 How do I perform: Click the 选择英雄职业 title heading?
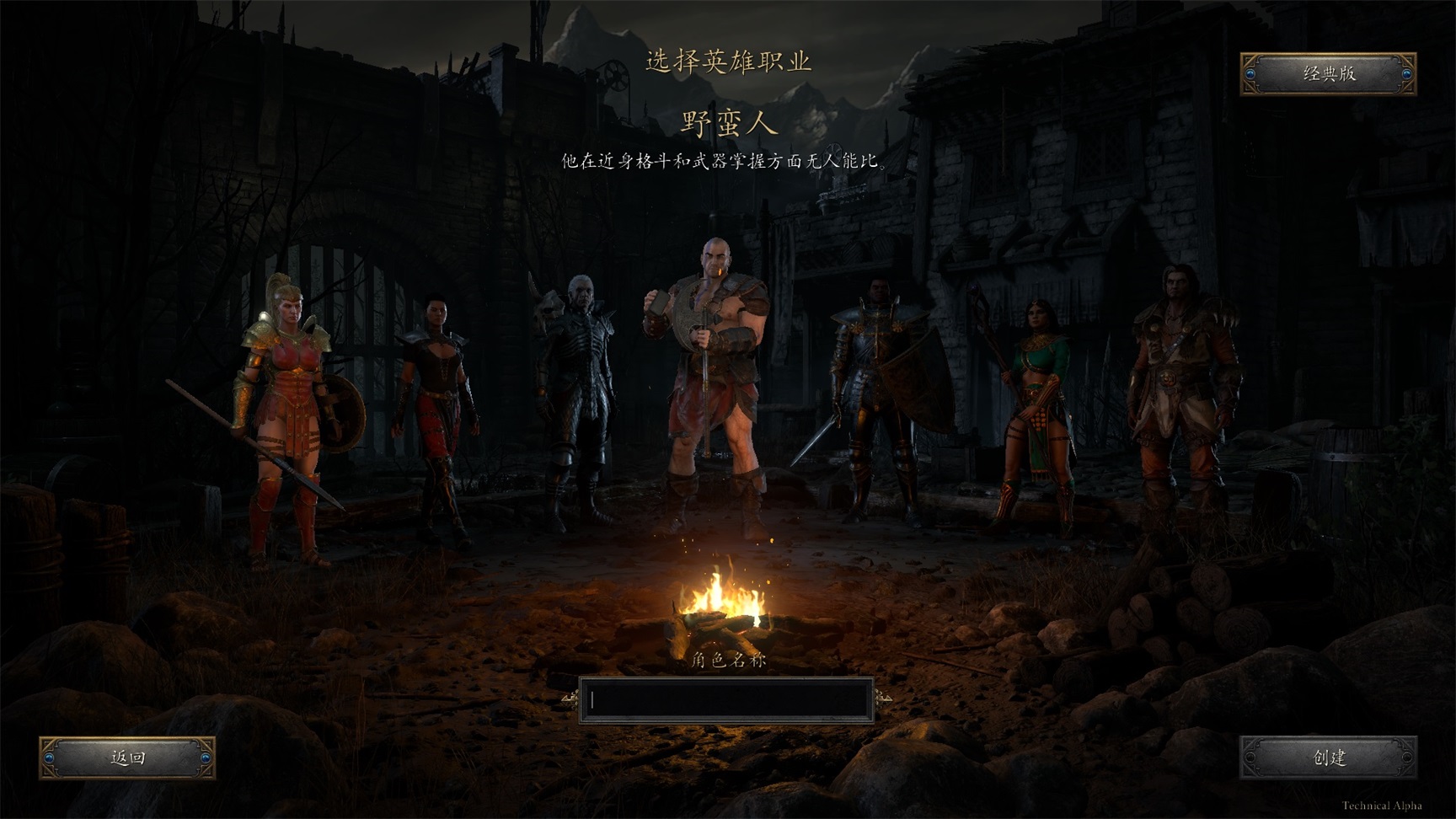(730, 61)
